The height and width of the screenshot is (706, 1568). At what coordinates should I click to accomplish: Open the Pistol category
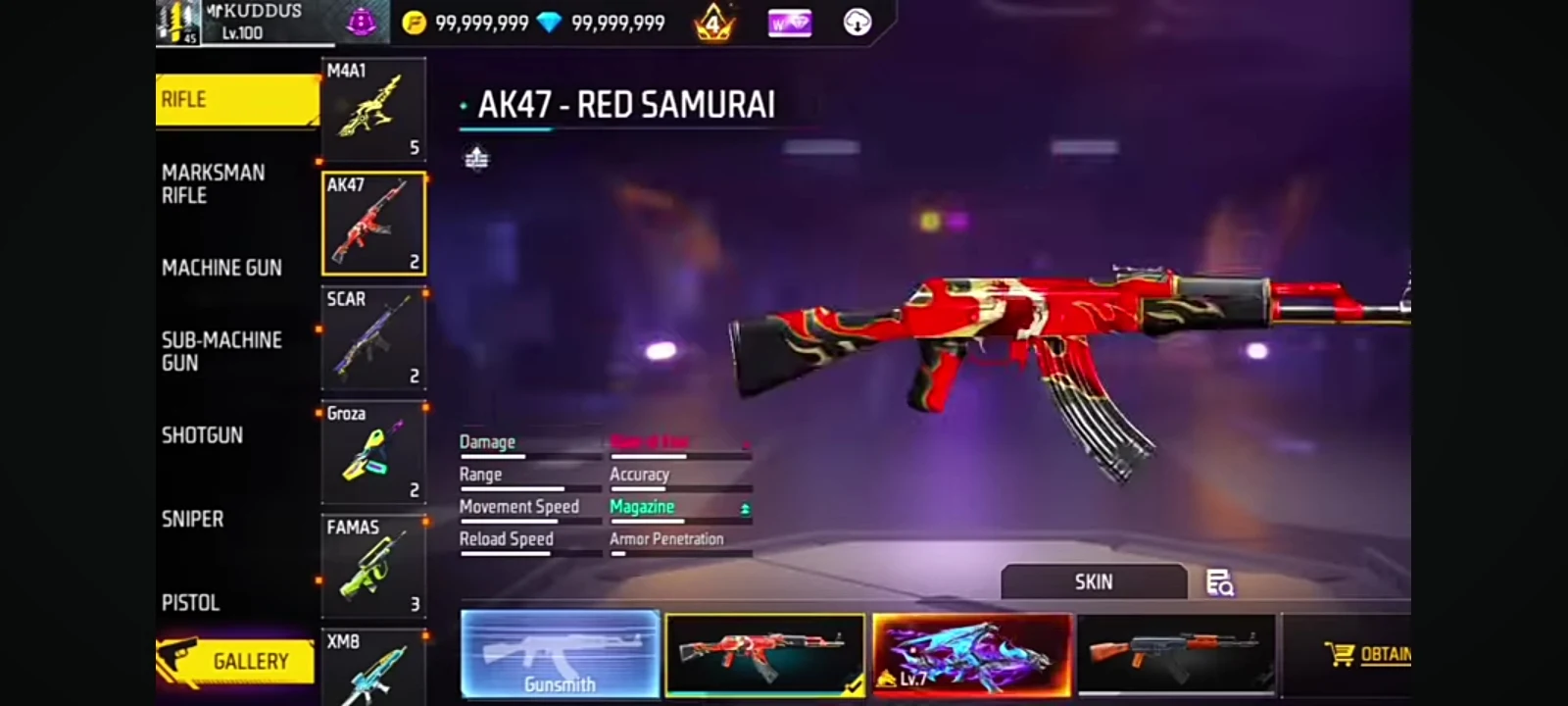click(x=191, y=603)
